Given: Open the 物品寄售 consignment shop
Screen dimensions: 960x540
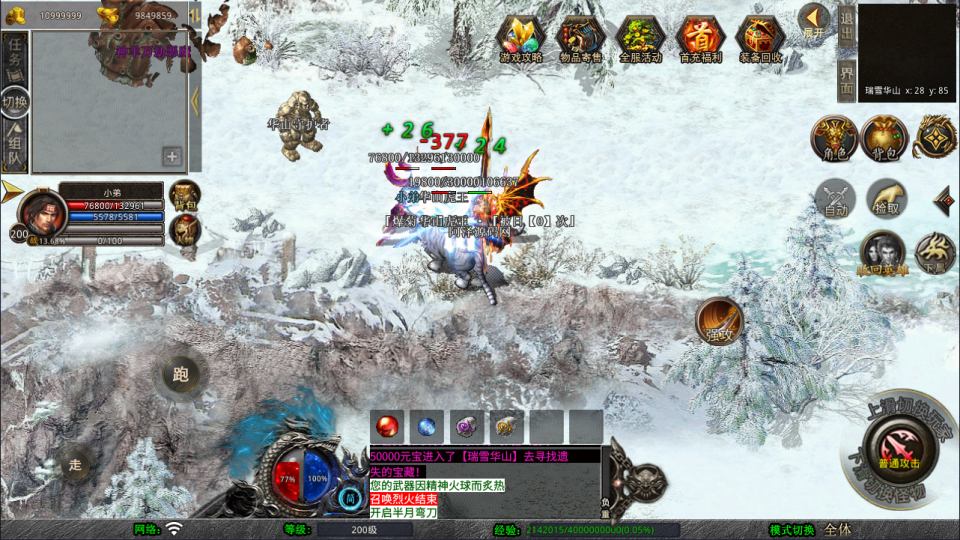Looking at the screenshot, I should [580, 37].
